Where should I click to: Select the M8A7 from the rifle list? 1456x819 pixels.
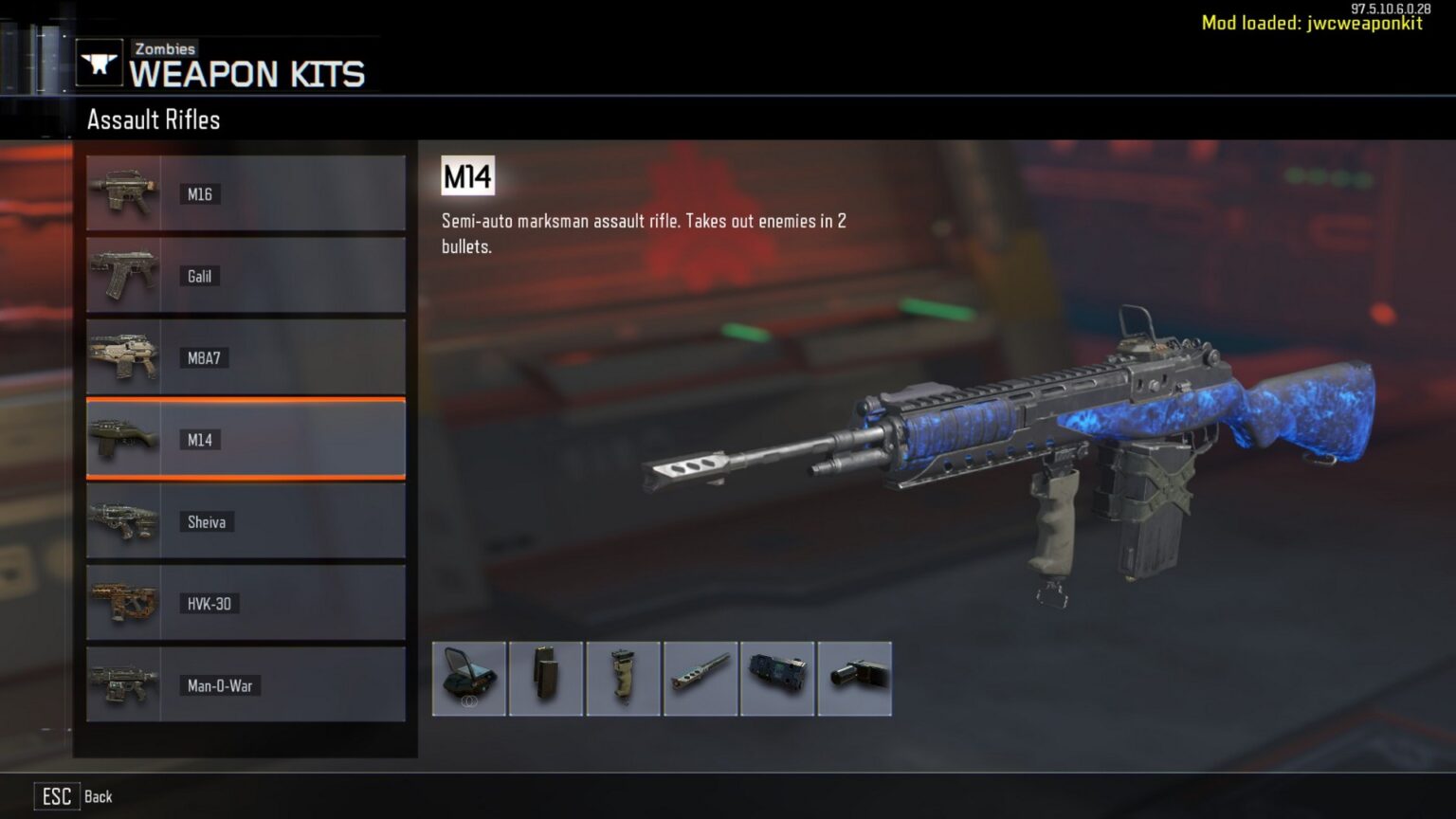246,357
